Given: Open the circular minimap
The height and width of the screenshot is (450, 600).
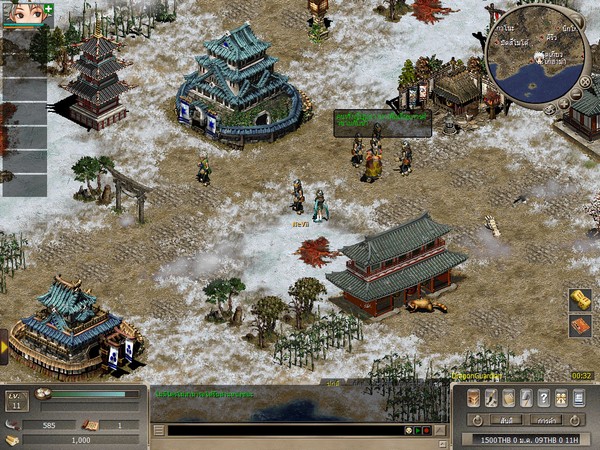Looking at the screenshot, I should click(x=538, y=55).
